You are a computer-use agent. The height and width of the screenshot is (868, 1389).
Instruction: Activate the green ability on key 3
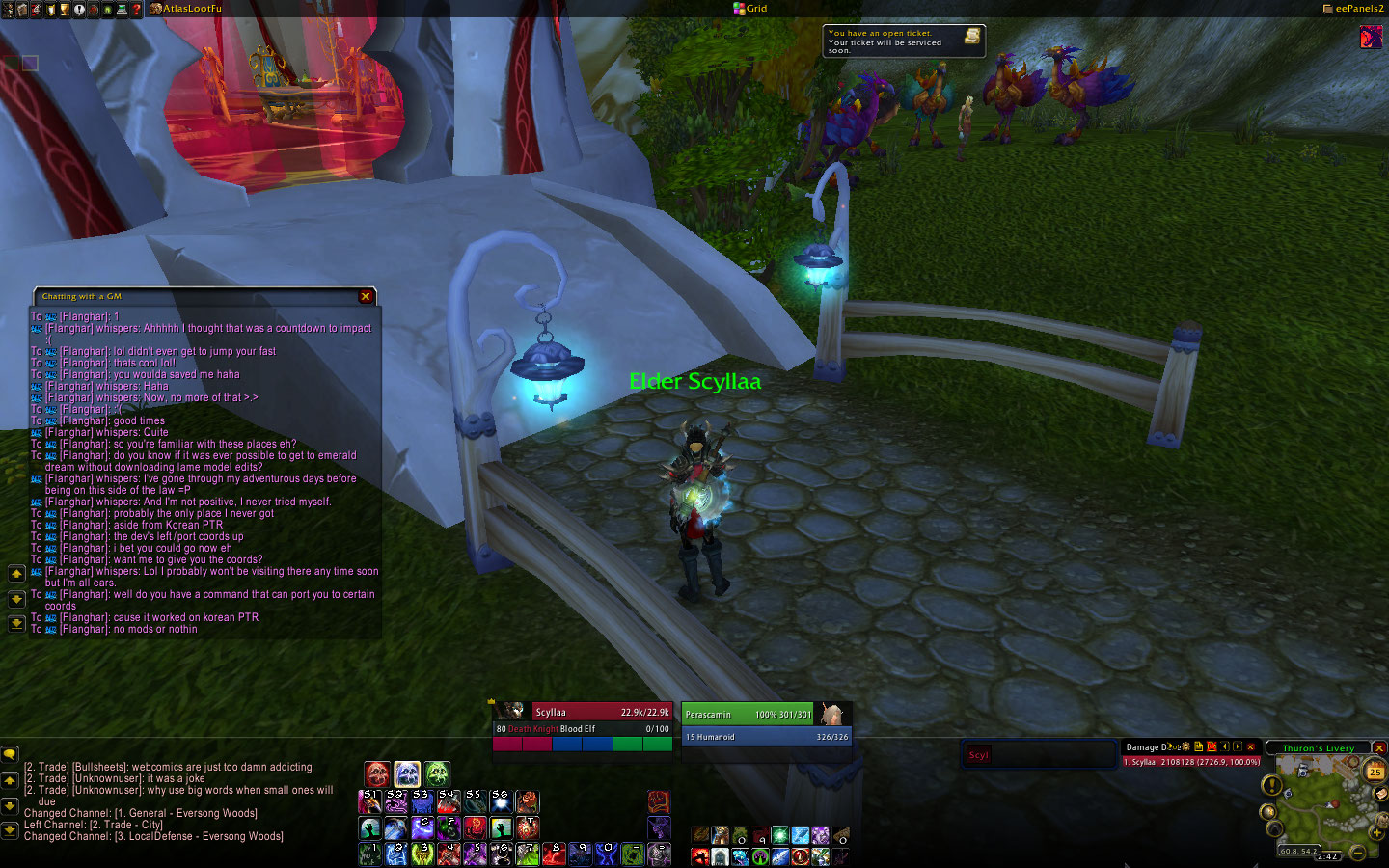point(422,854)
